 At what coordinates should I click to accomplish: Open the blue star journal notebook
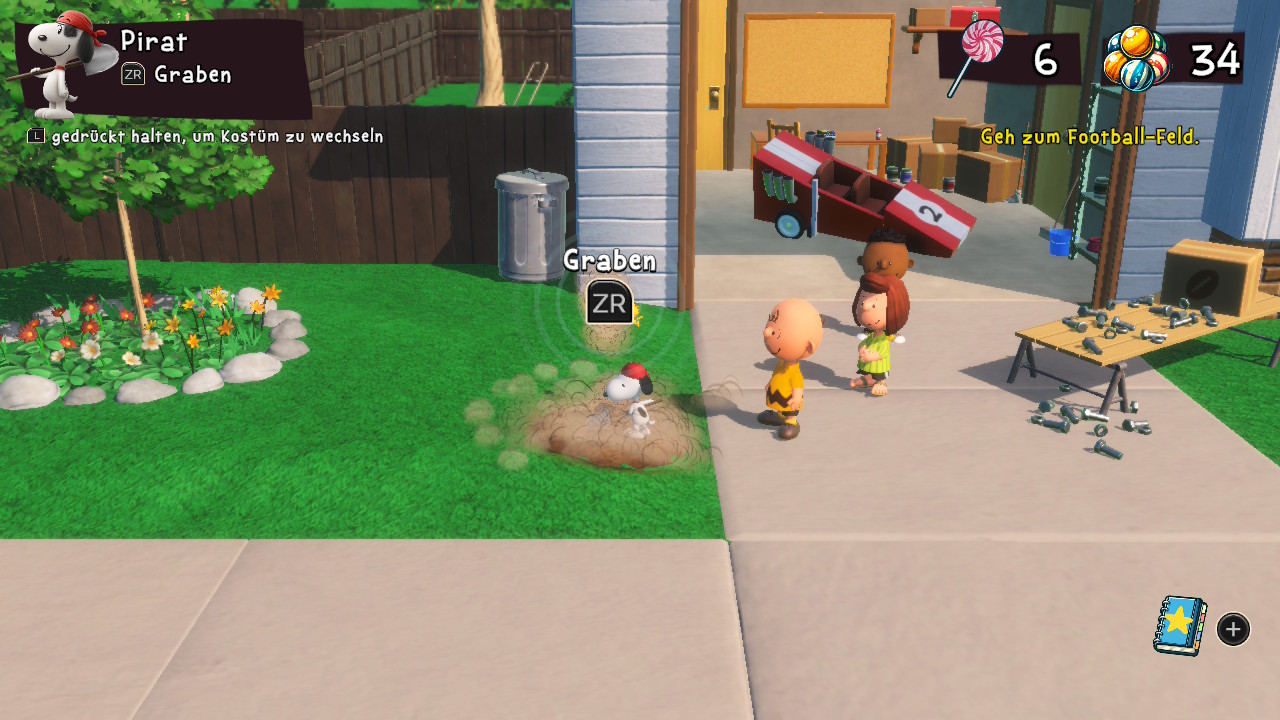(1180, 626)
